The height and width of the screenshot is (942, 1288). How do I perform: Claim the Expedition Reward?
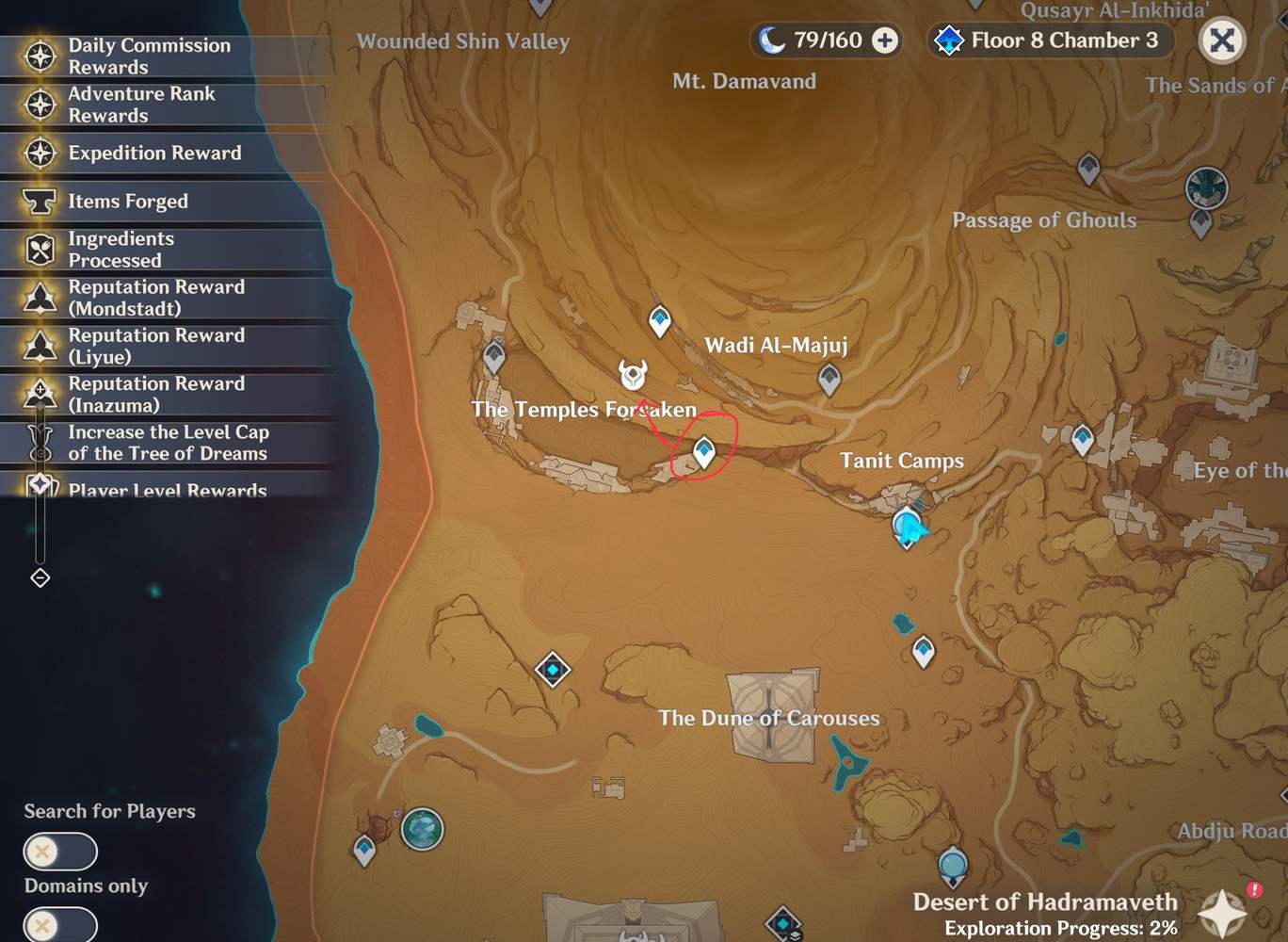pos(153,153)
